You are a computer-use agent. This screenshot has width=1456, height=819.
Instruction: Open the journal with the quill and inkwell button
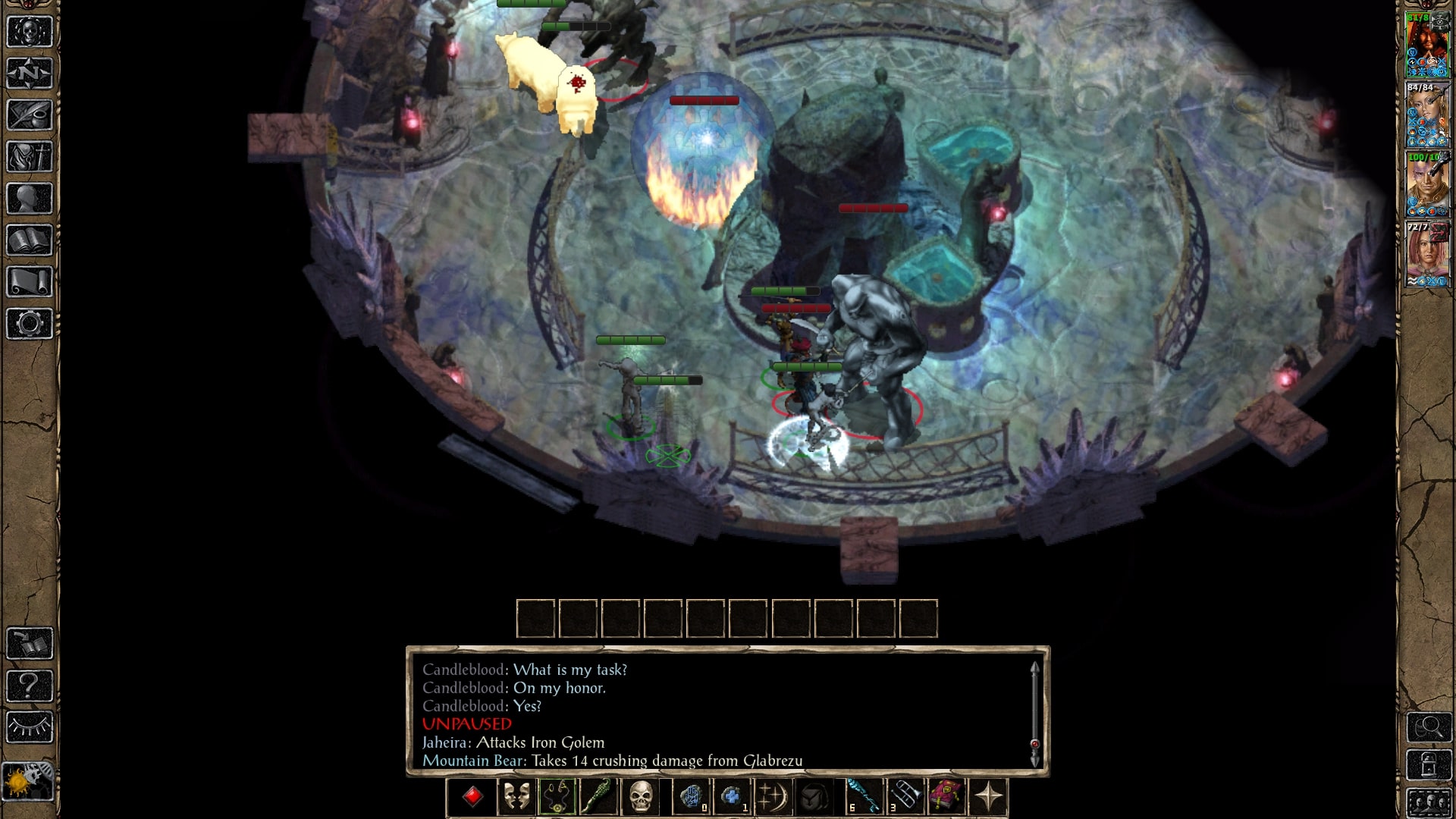30,115
